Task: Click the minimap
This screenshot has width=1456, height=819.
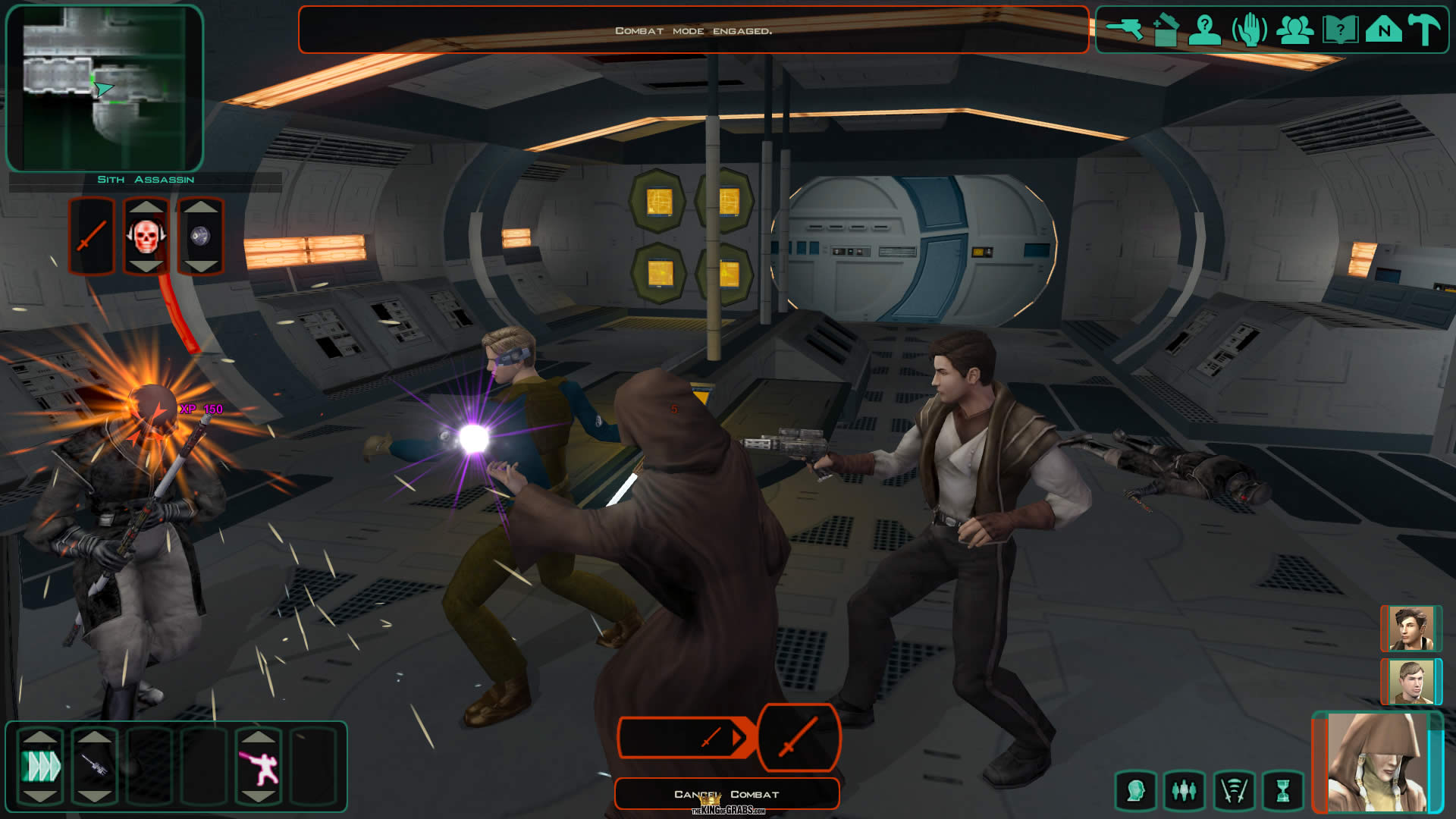Action: 105,88
